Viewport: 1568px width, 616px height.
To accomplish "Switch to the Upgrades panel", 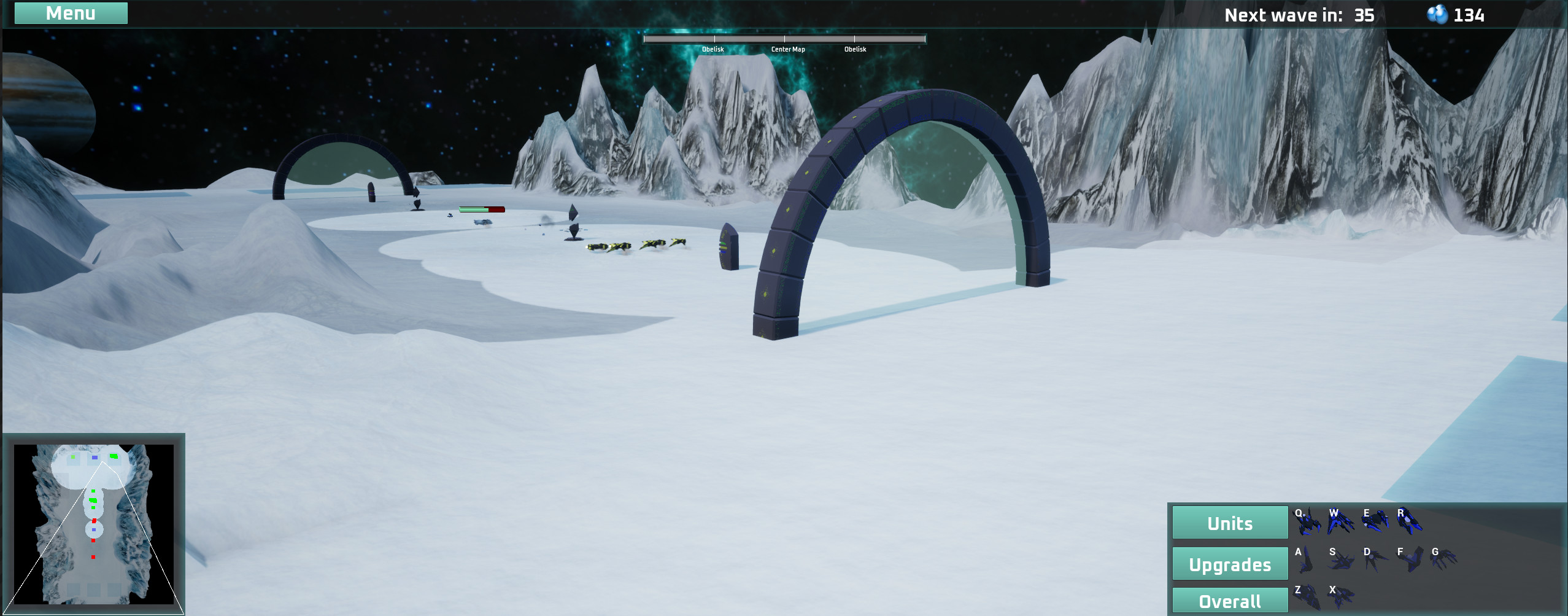I will pos(1229,563).
